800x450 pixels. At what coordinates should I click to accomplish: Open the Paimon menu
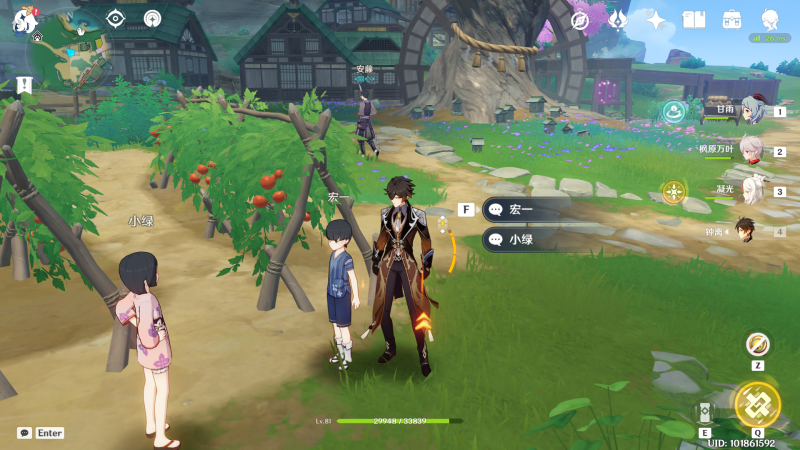click(x=24, y=20)
